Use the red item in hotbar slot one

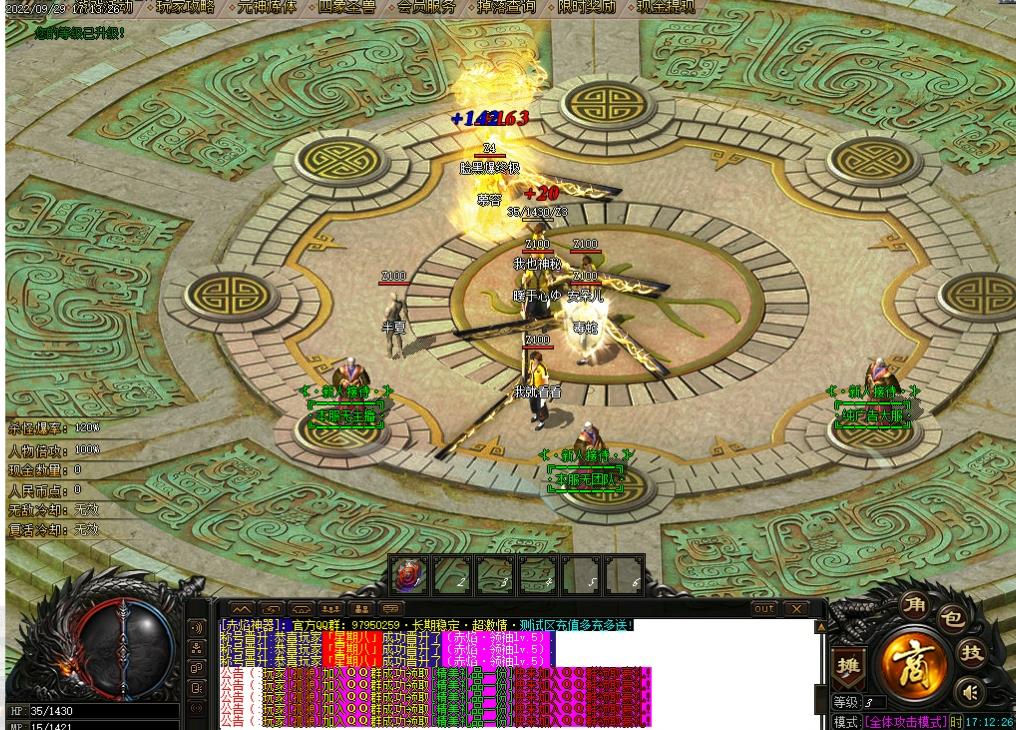click(407, 575)
